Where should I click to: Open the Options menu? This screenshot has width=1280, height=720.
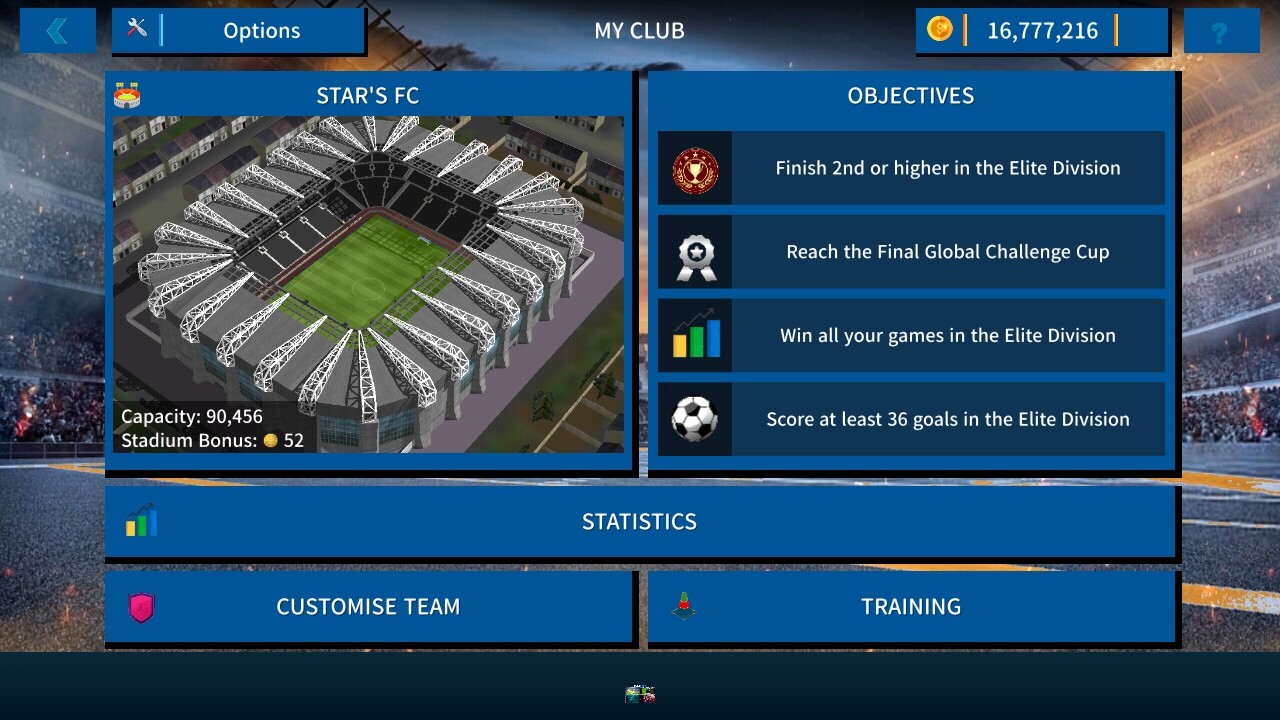238,31
